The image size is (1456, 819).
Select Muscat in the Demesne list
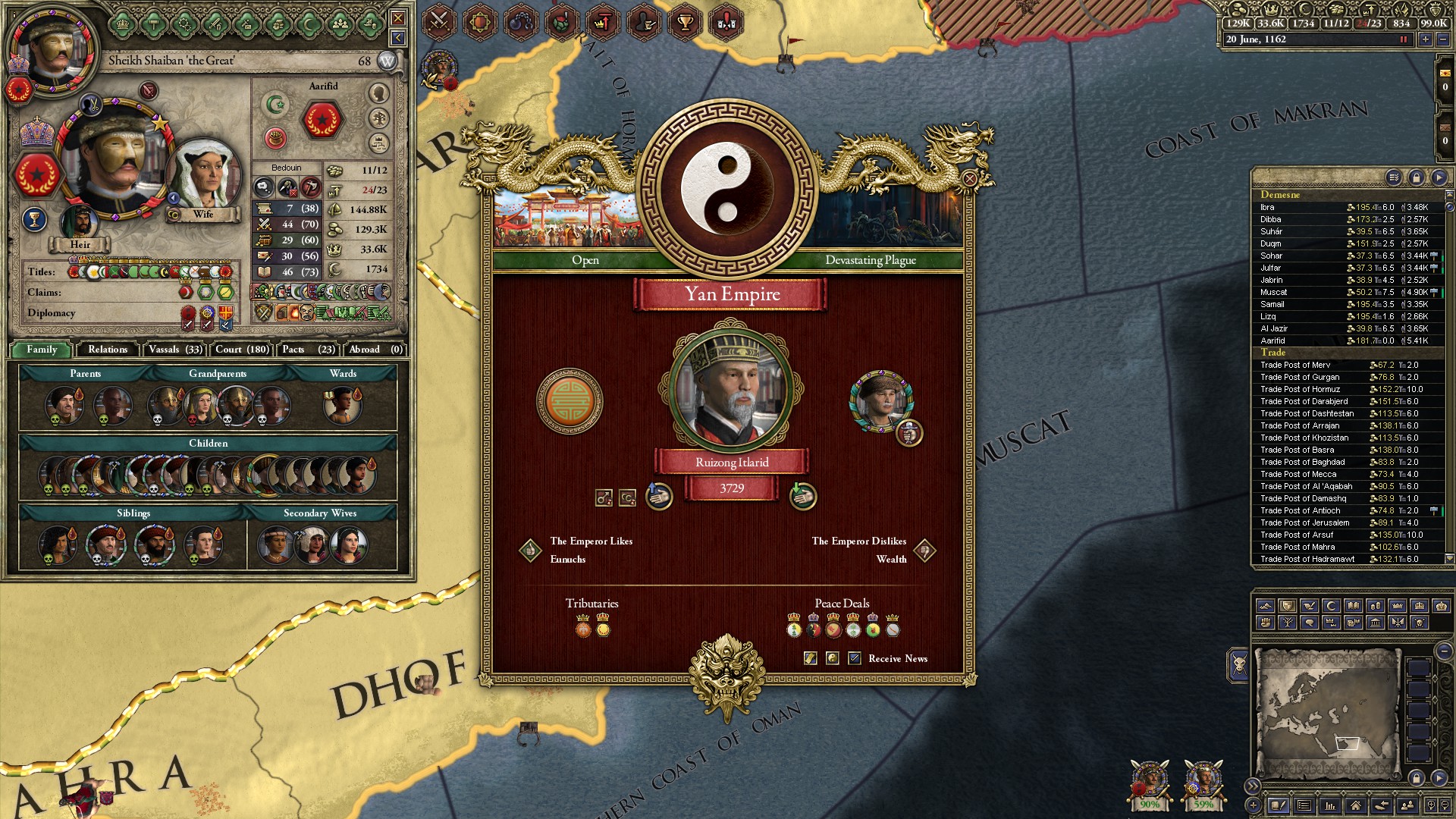(1274, 292)
